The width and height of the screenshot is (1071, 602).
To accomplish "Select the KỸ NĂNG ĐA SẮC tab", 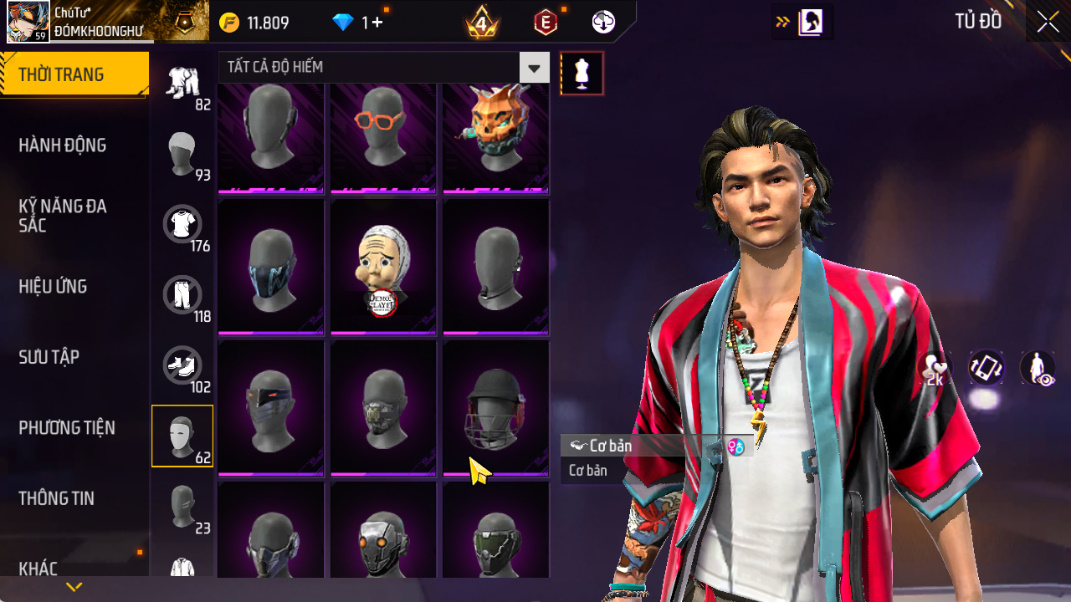I will (62, 215).
